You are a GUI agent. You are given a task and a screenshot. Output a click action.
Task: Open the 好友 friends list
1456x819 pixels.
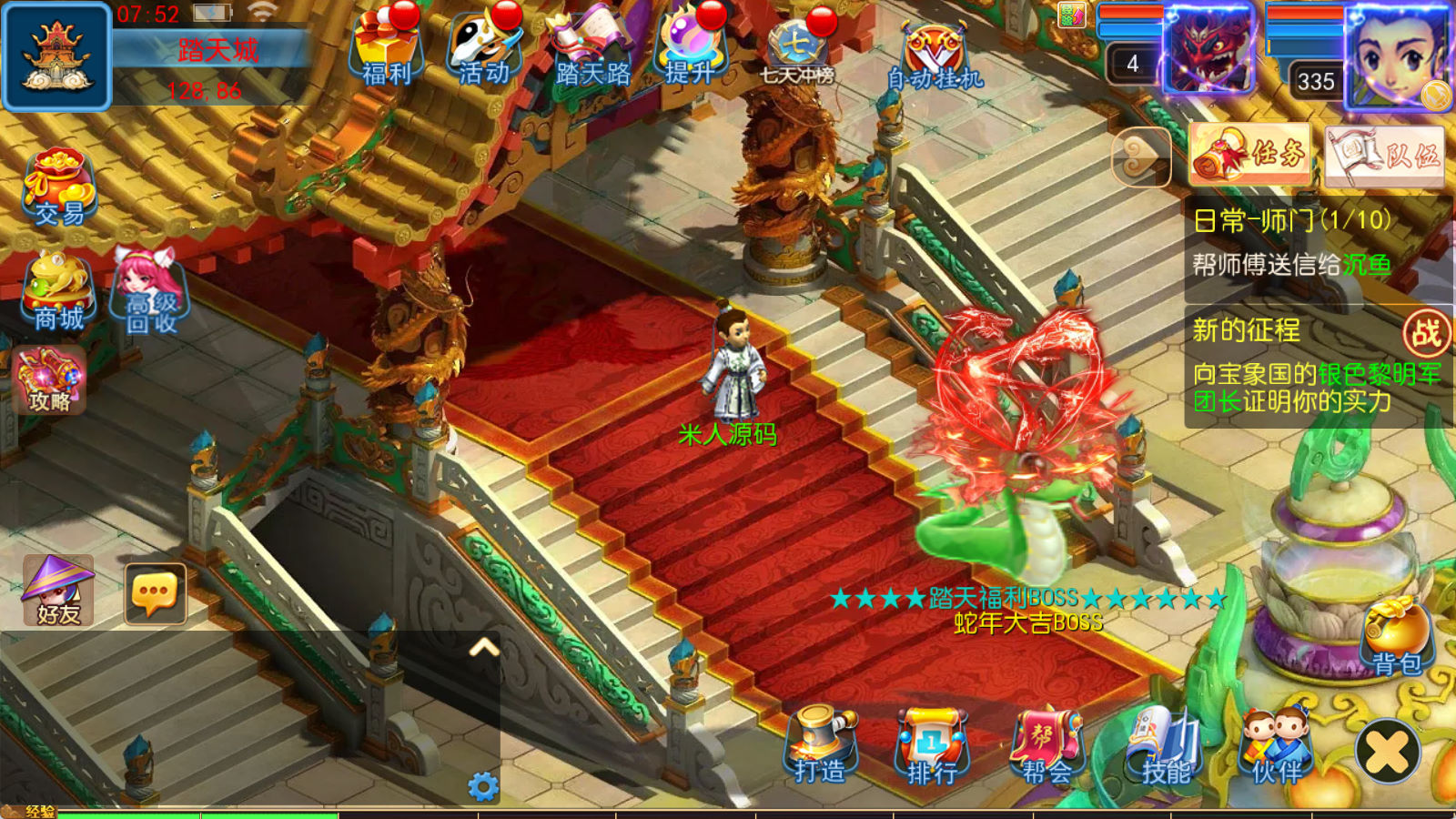[58, 591]
